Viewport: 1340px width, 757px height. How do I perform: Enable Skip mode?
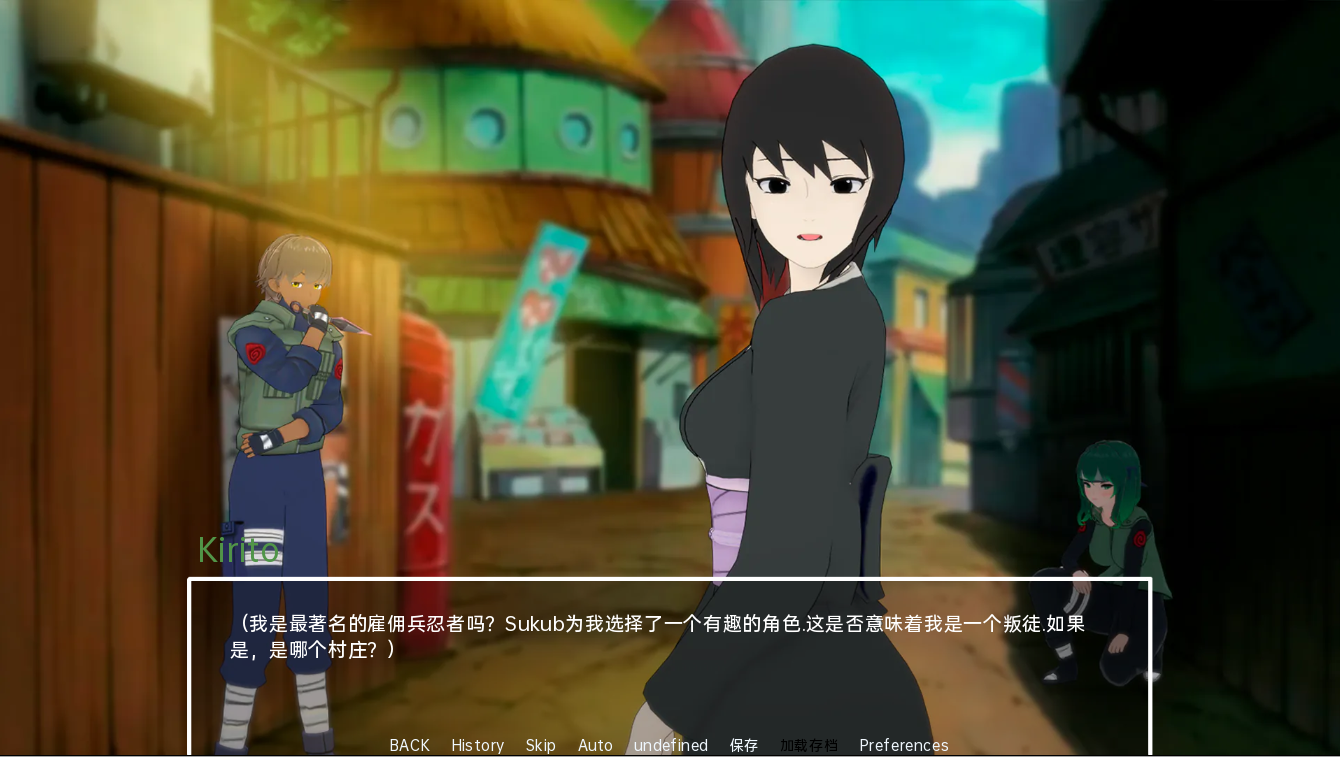coord(540,745)
